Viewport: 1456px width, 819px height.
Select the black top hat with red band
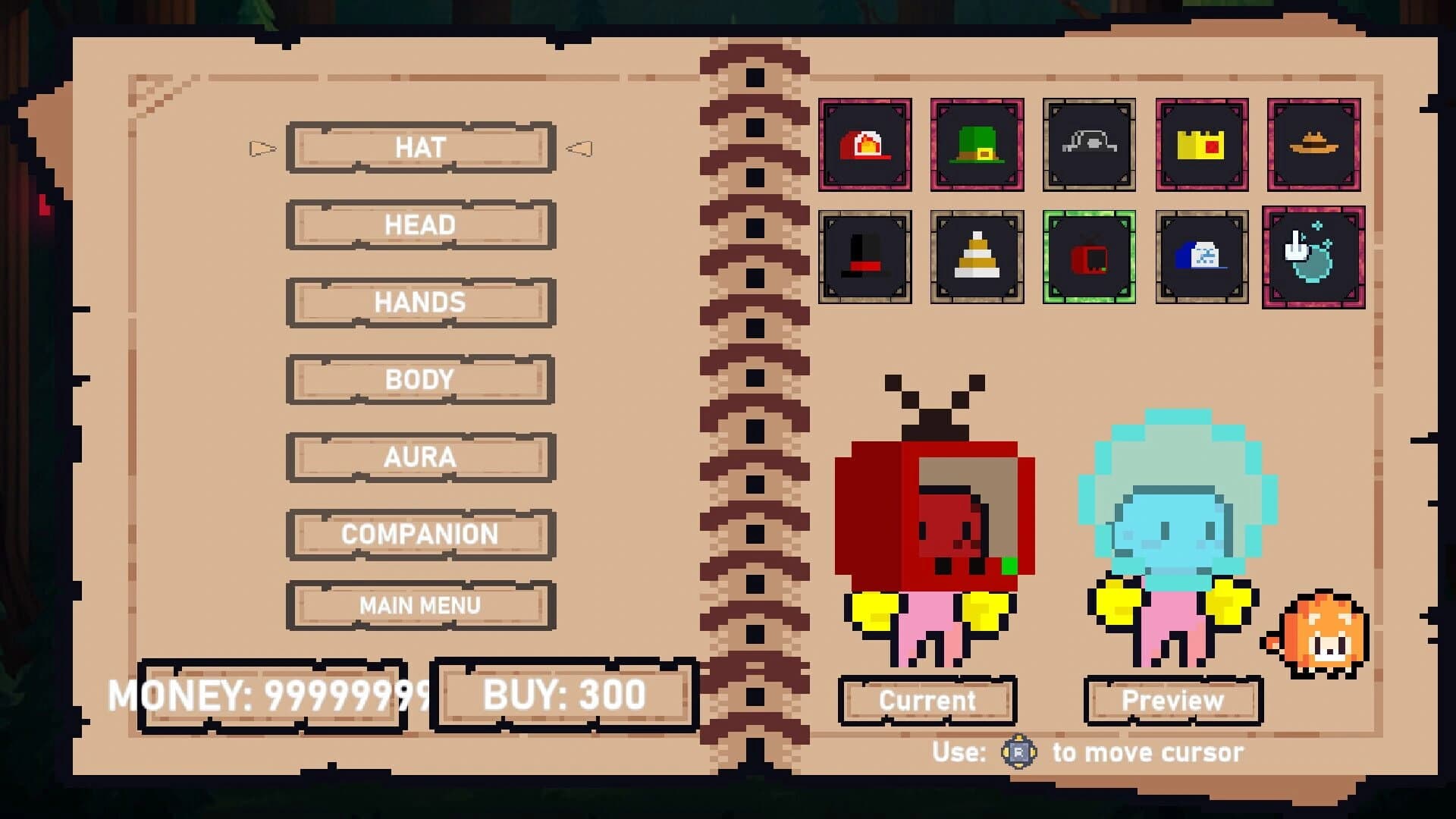coord(865,256)
